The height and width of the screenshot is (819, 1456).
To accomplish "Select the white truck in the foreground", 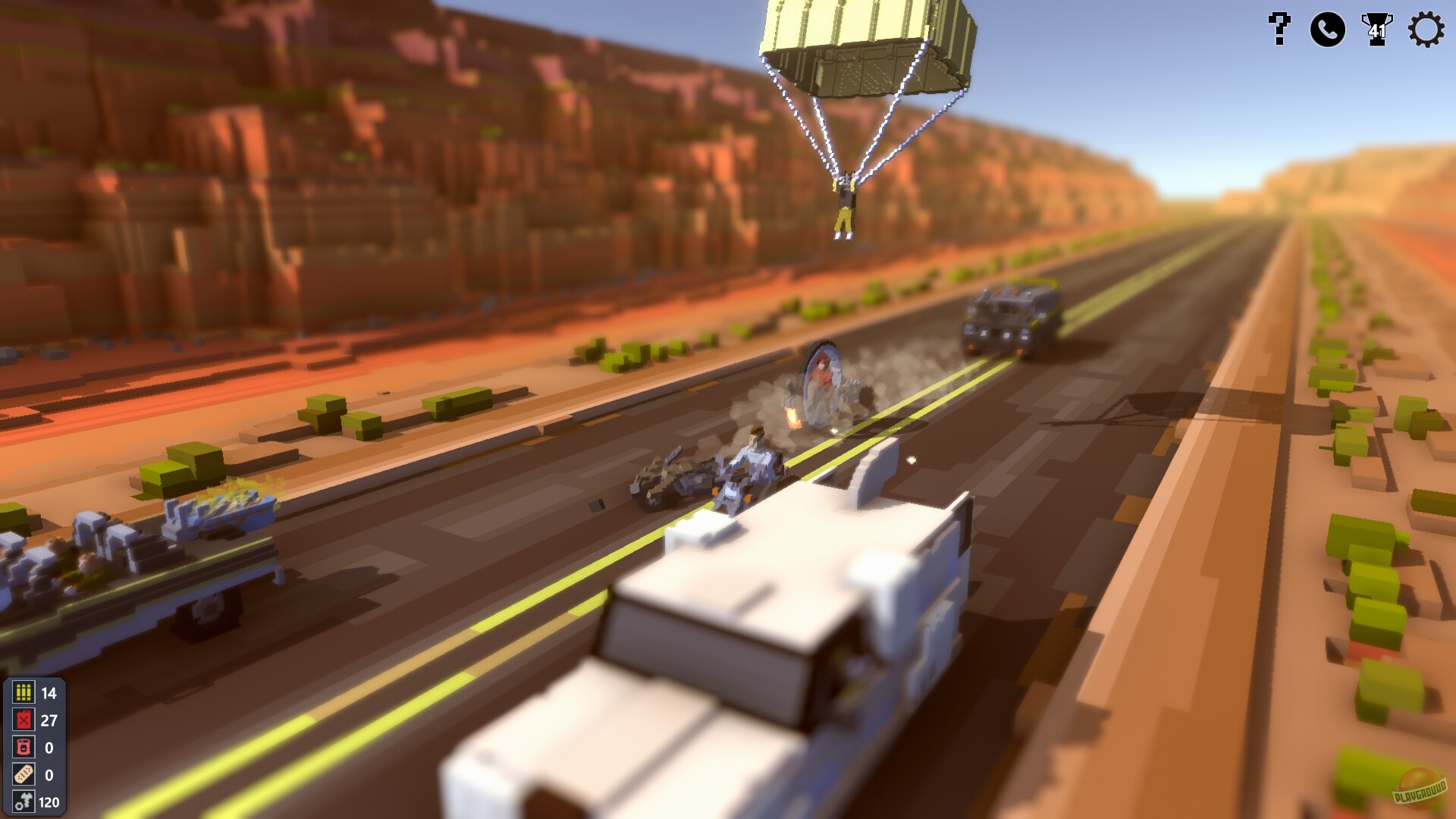I will 758,645.
